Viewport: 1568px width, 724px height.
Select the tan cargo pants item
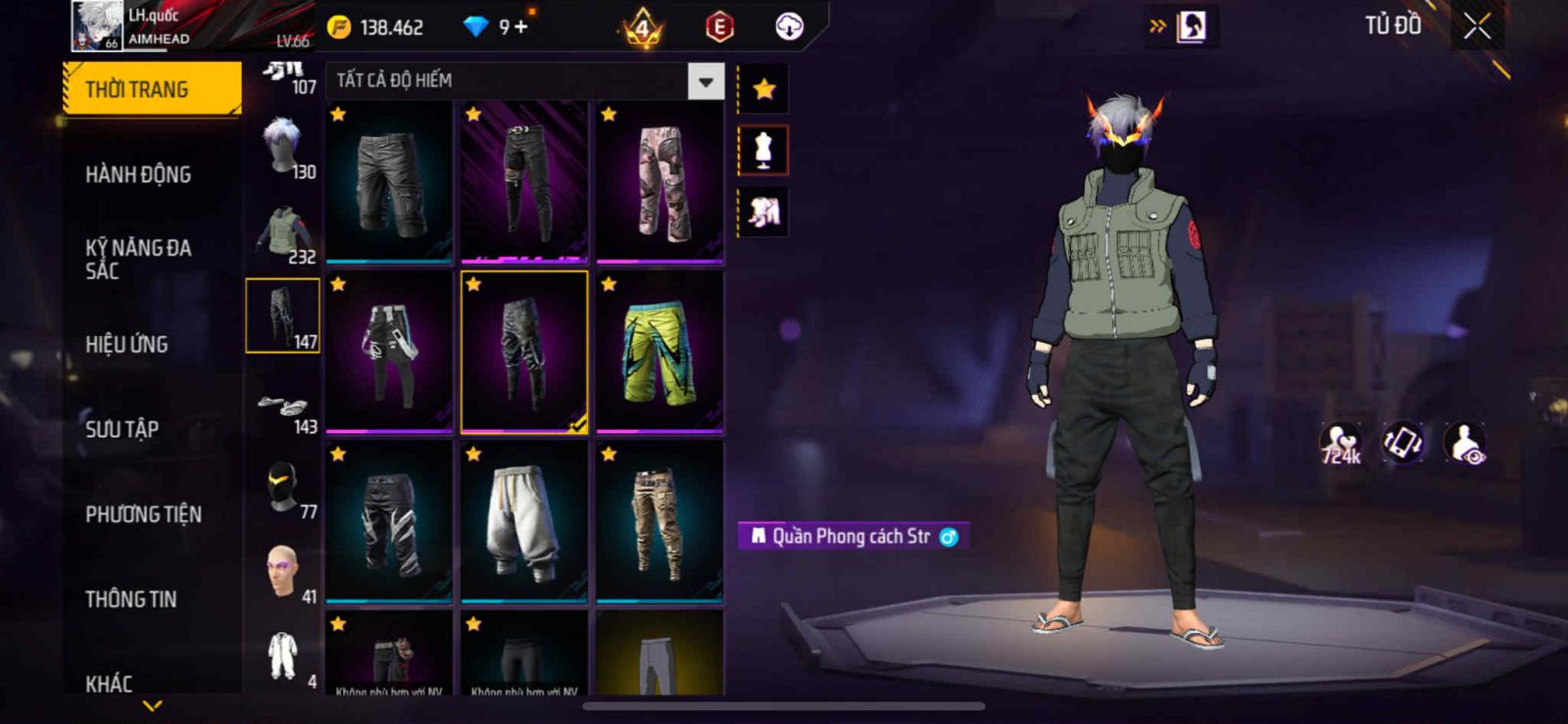click(660, 521)
